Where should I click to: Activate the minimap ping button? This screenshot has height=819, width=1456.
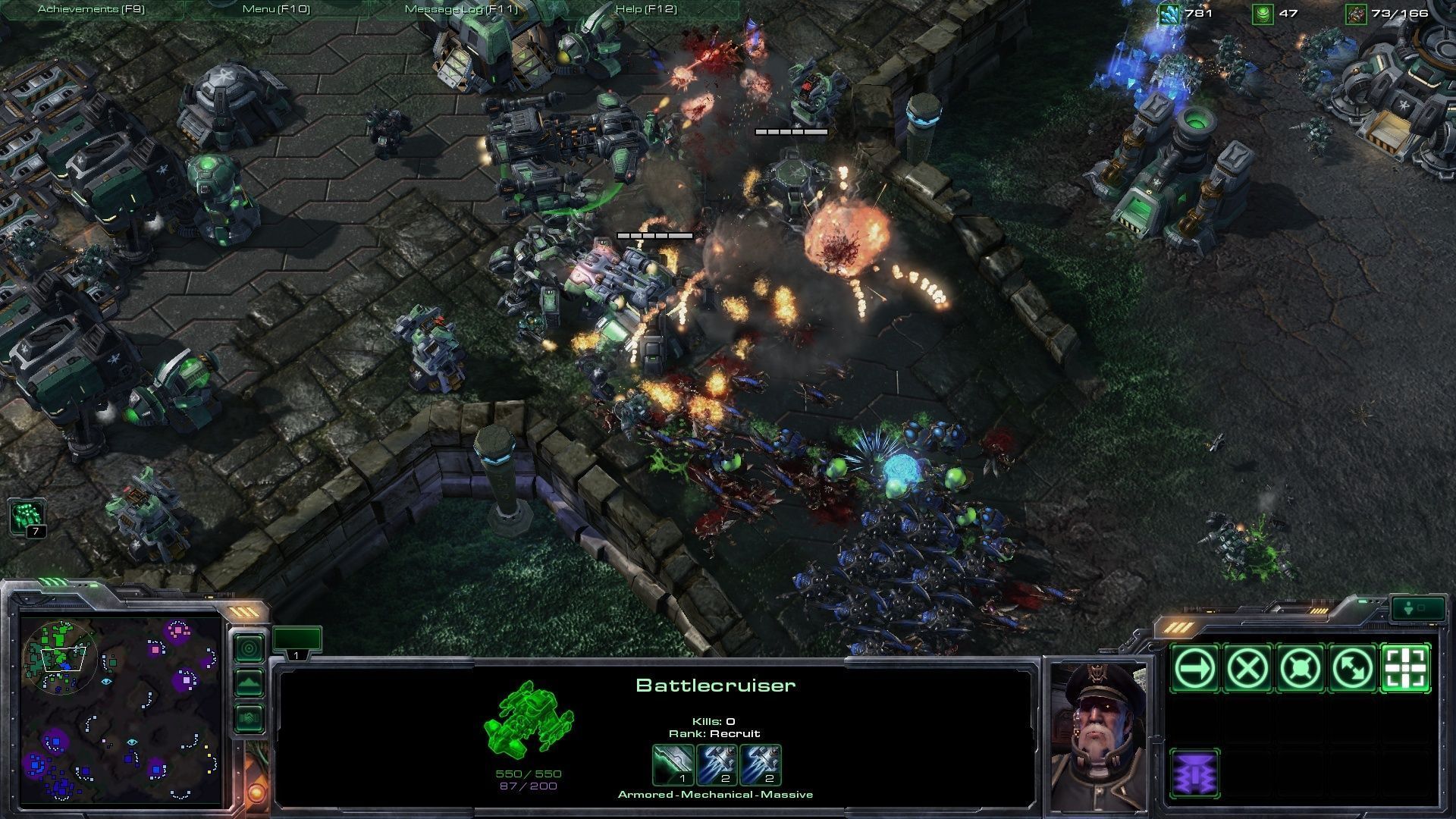[249, 648]
